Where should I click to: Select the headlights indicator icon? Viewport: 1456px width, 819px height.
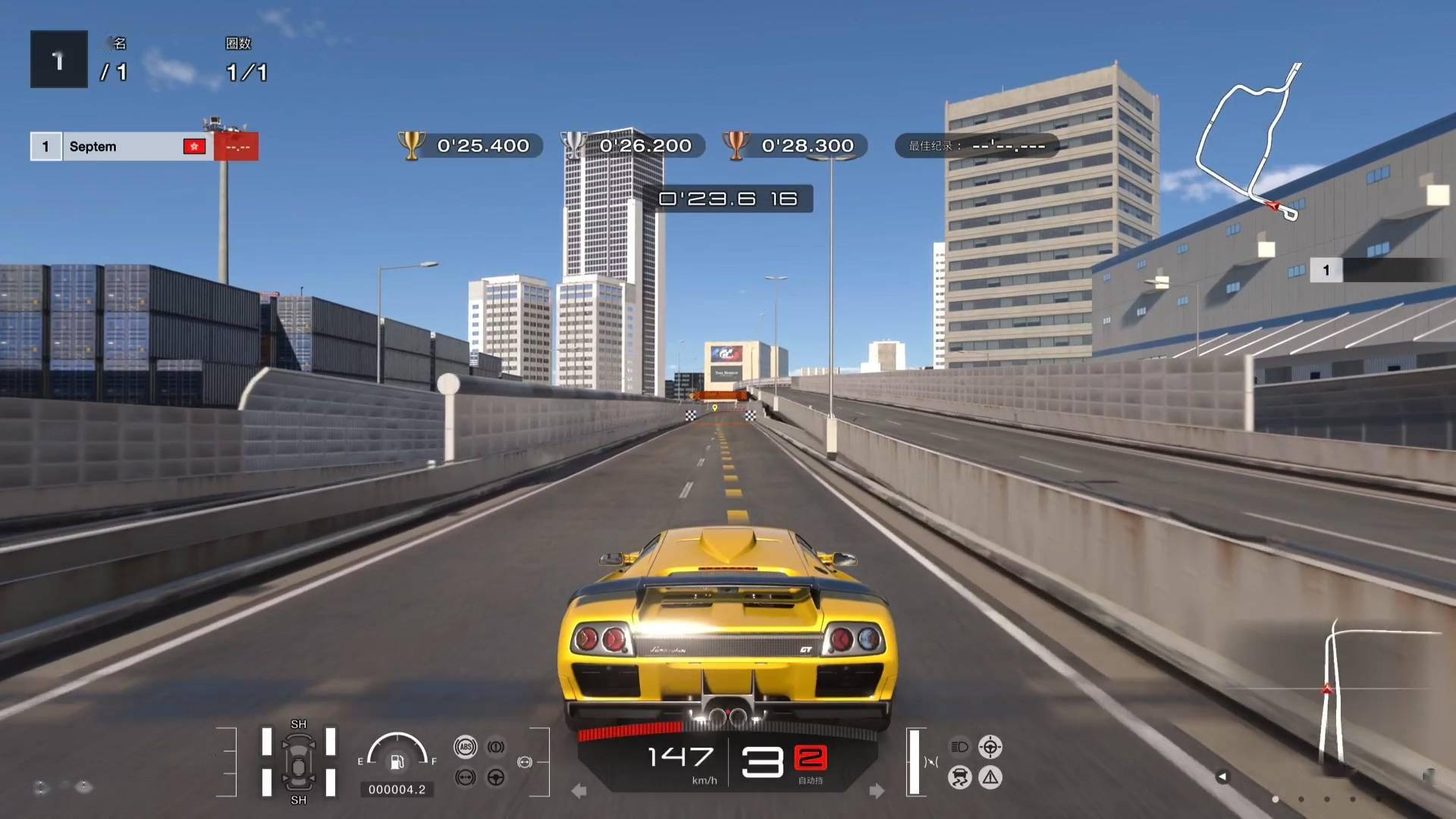click(x=959, y=746)
